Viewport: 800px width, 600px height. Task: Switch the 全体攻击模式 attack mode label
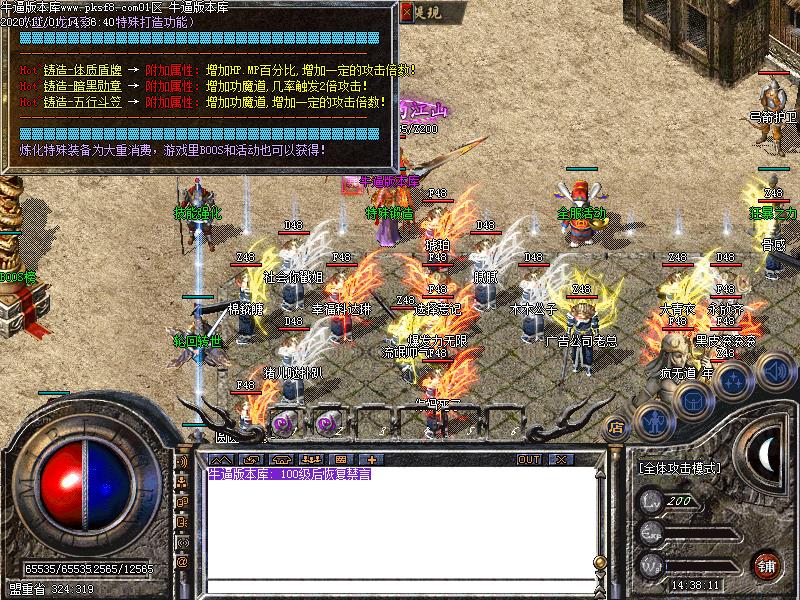[679, 467]
